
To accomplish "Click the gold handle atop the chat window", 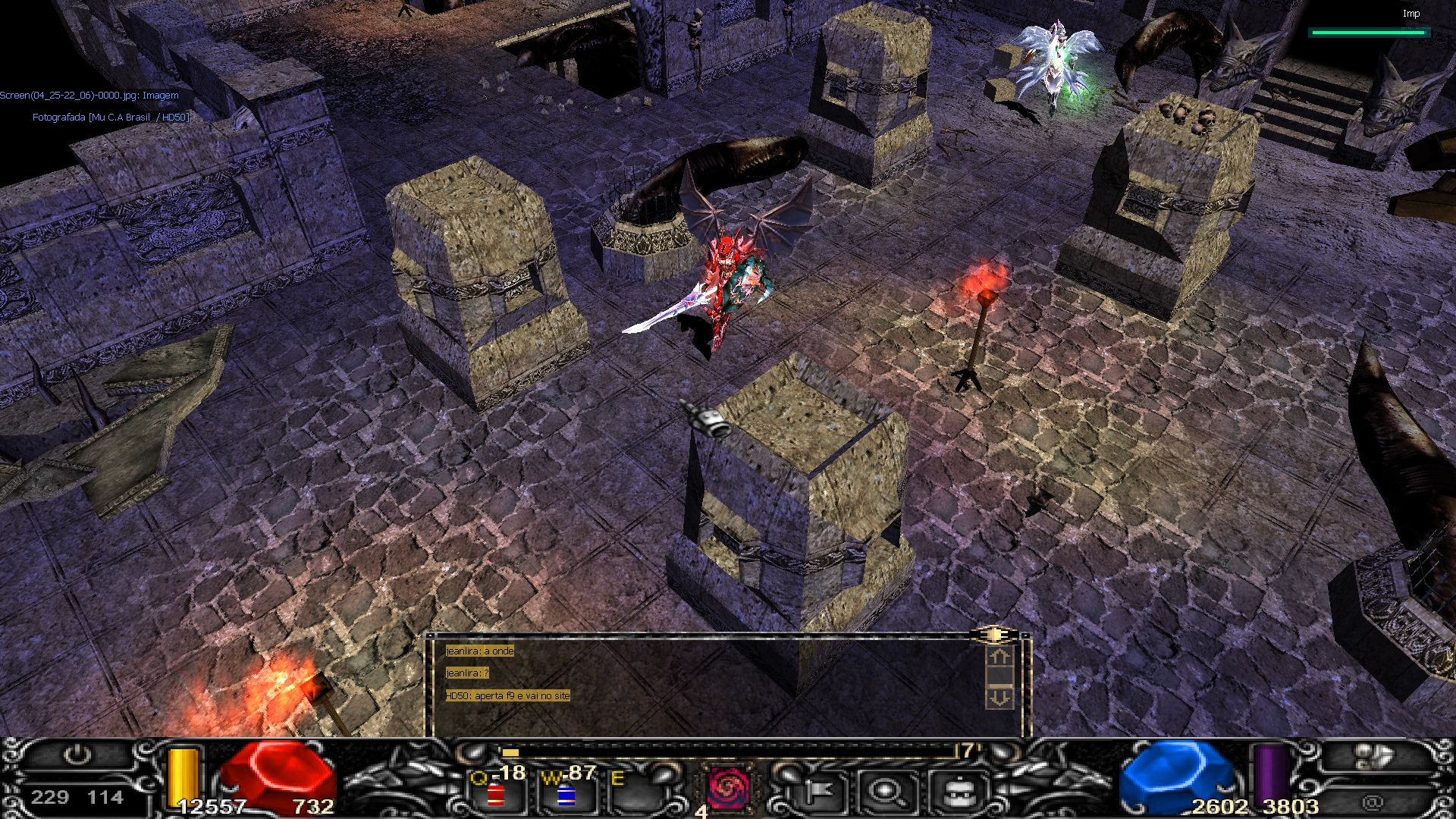I will (993, 634).
